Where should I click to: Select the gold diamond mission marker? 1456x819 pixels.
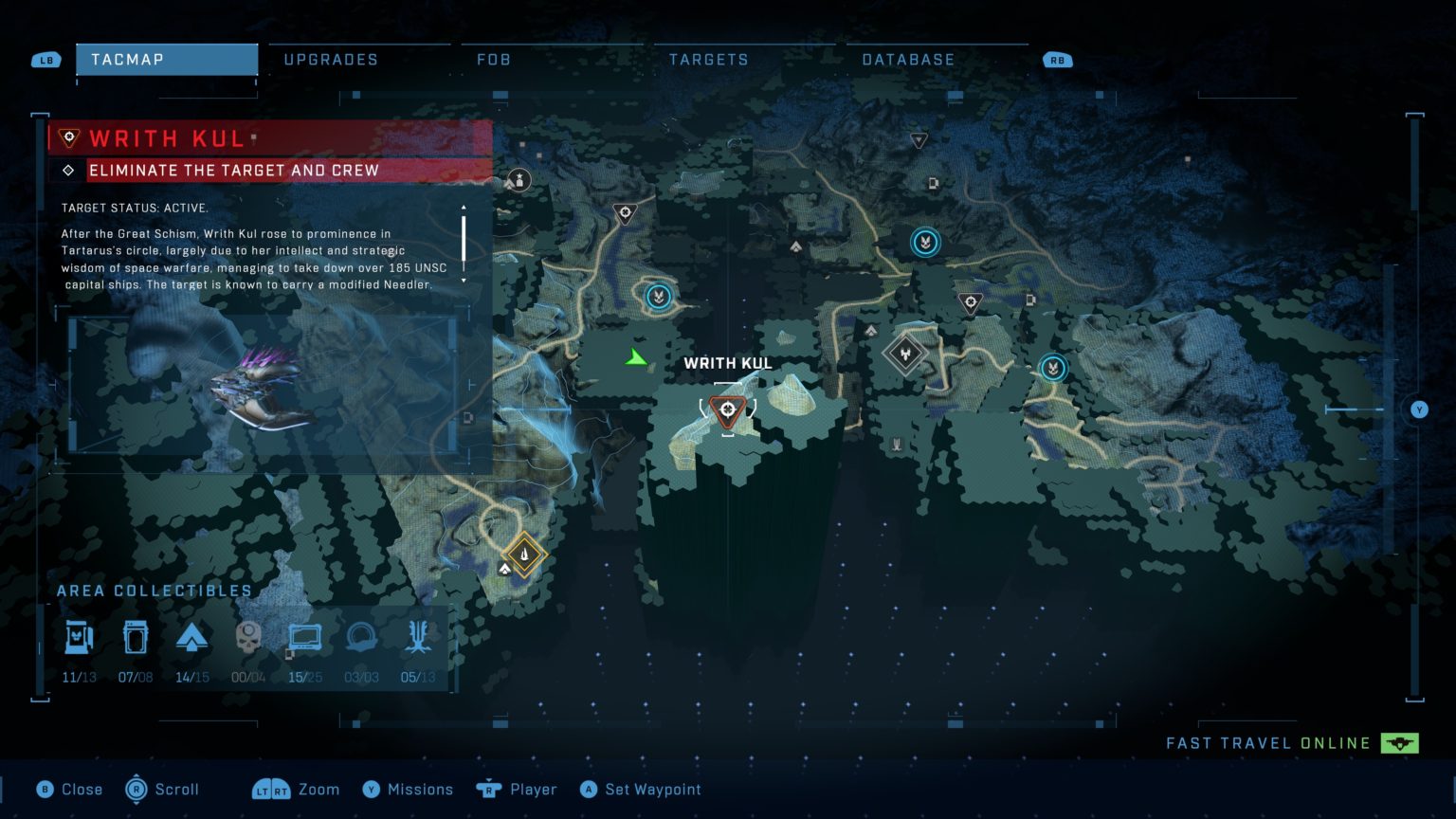pyautogui.click(x=524, y=555)
